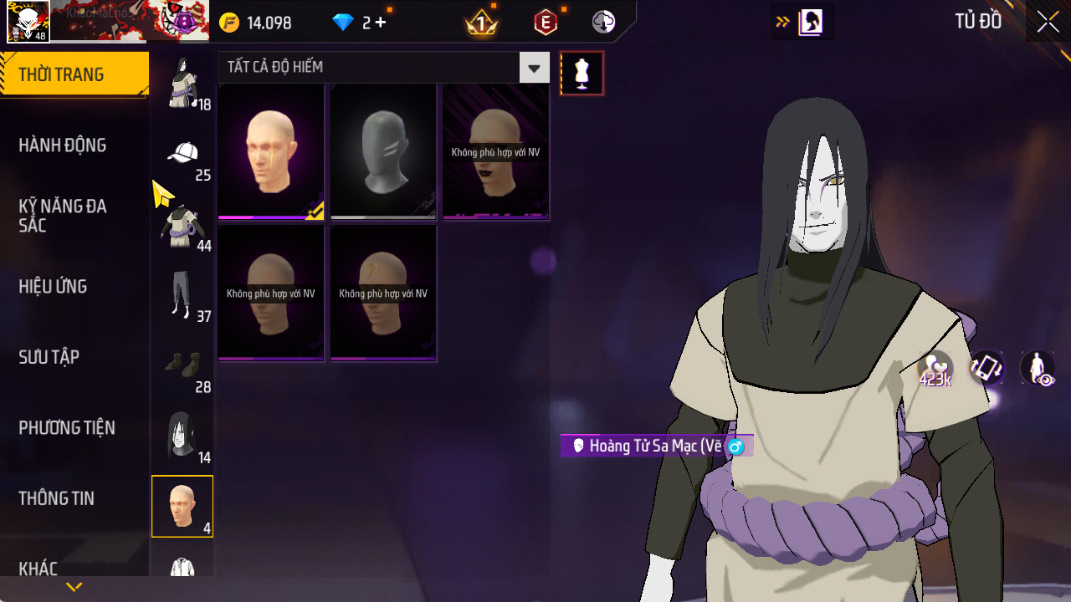Pick the long black hair category
Viewport: 1071px width, 602px height.
(182, 436)
